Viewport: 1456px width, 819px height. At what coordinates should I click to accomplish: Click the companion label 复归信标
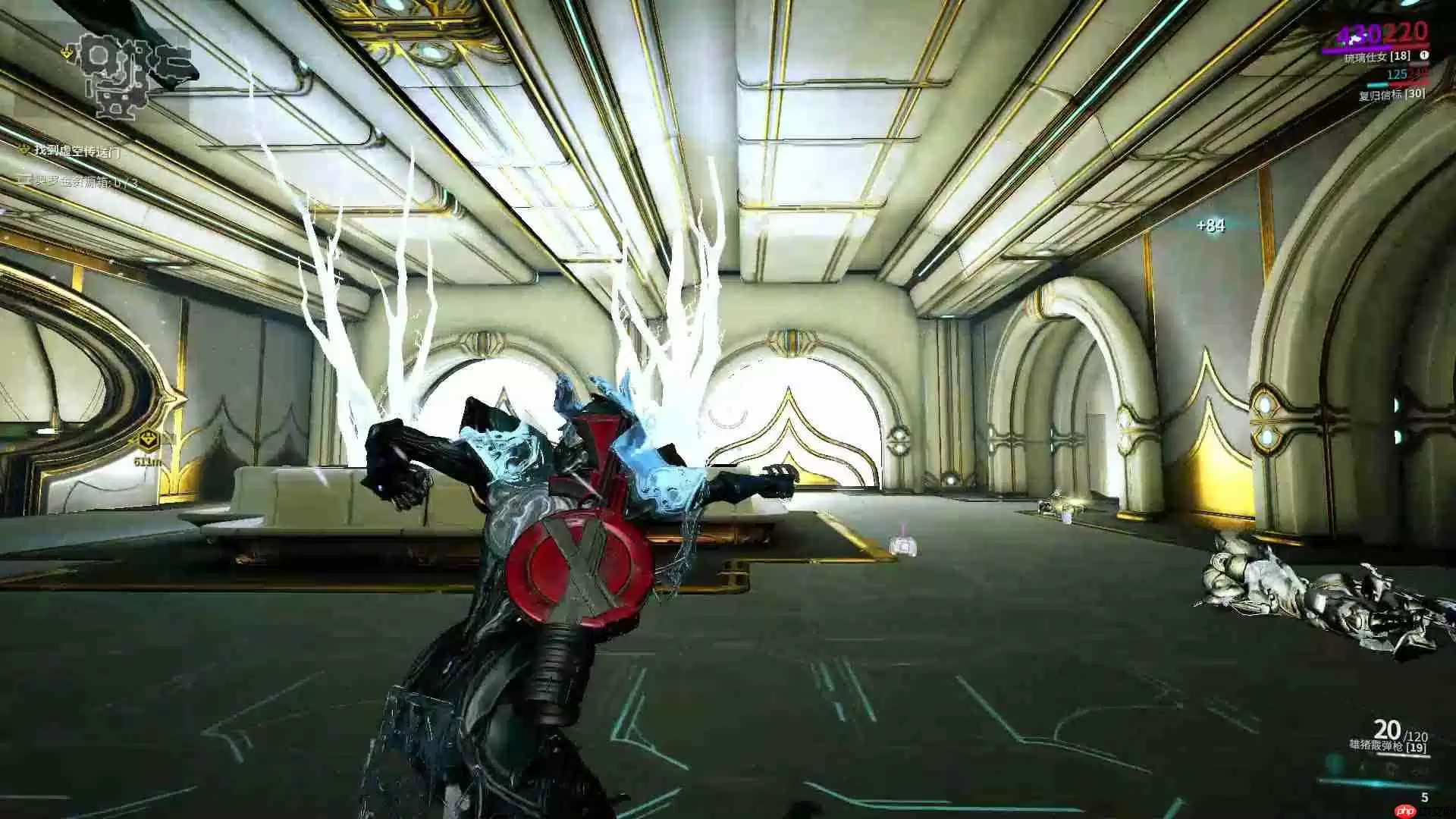pos(1381,96)
